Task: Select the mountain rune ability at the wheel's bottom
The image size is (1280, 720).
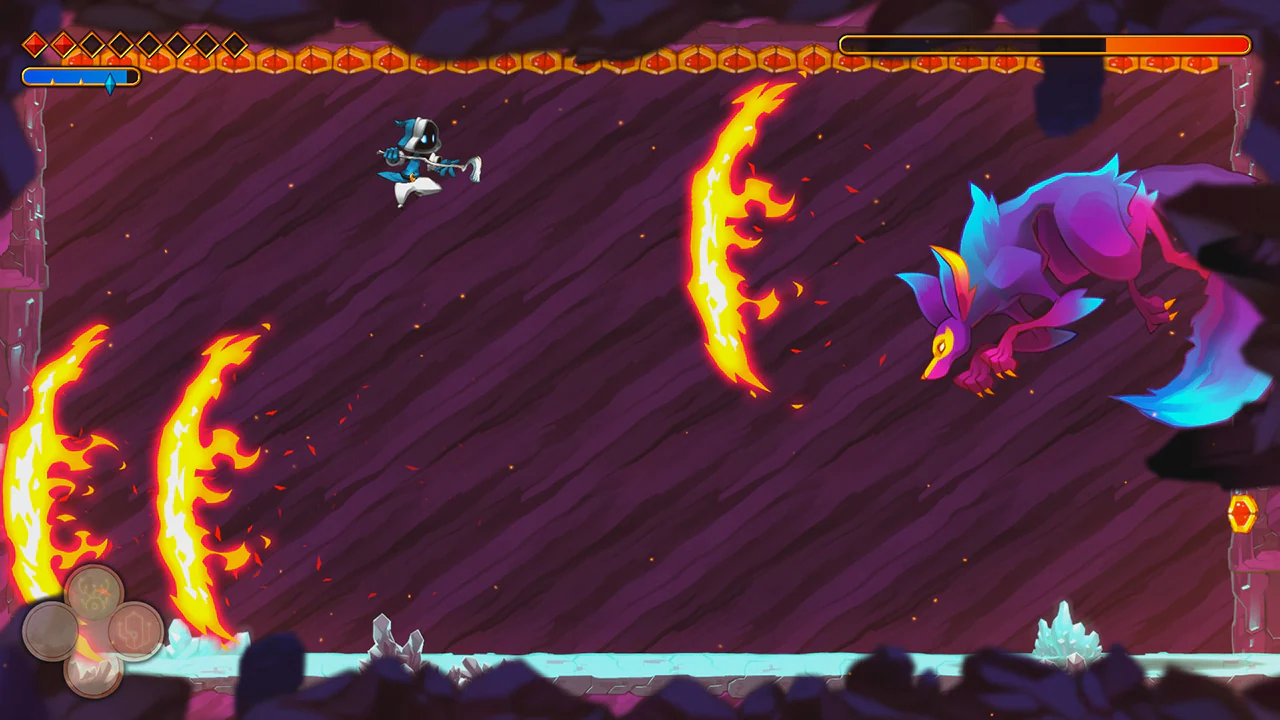Action: tap(95, 676)
